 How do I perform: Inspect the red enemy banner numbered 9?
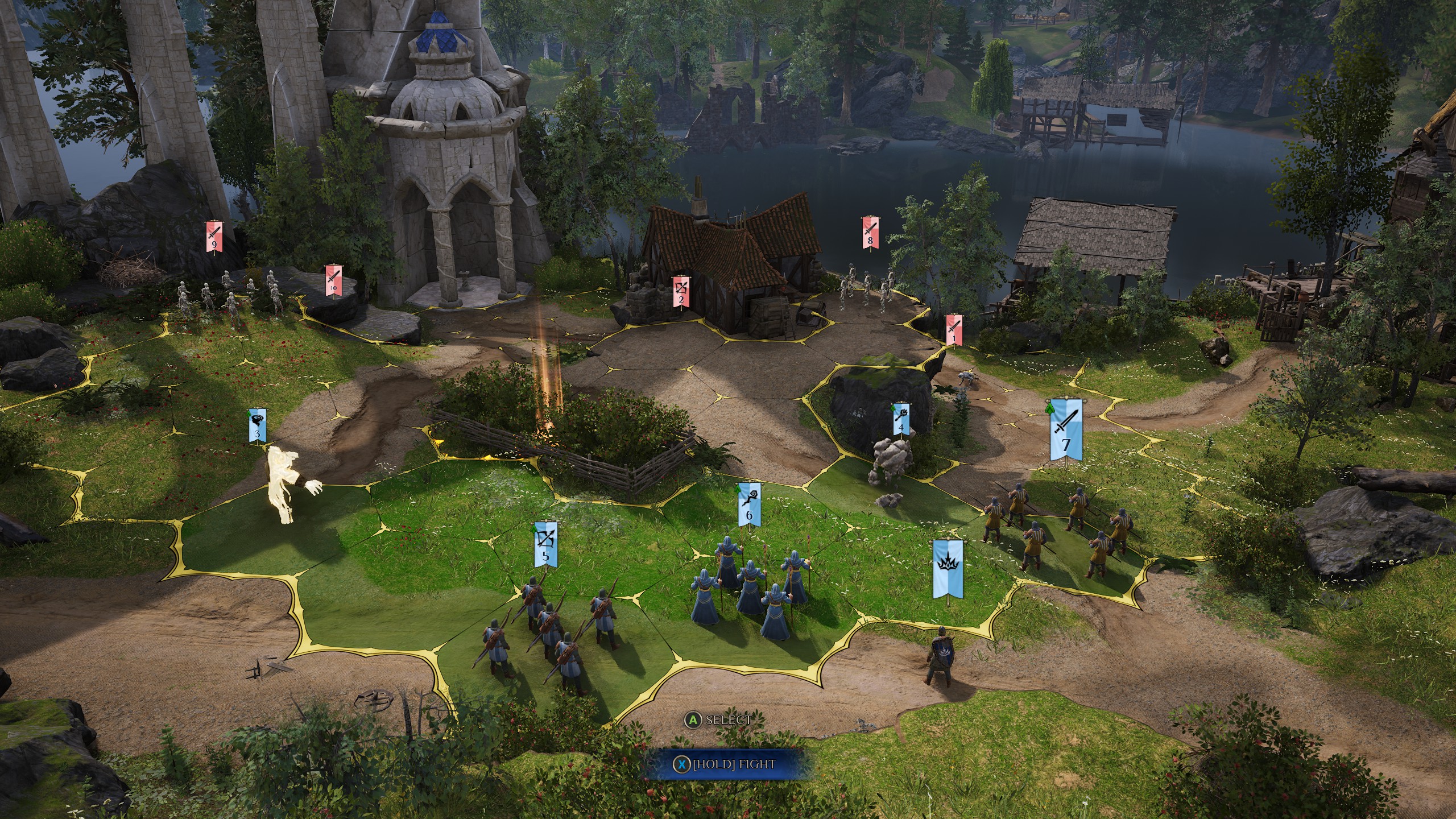(214, 236)
